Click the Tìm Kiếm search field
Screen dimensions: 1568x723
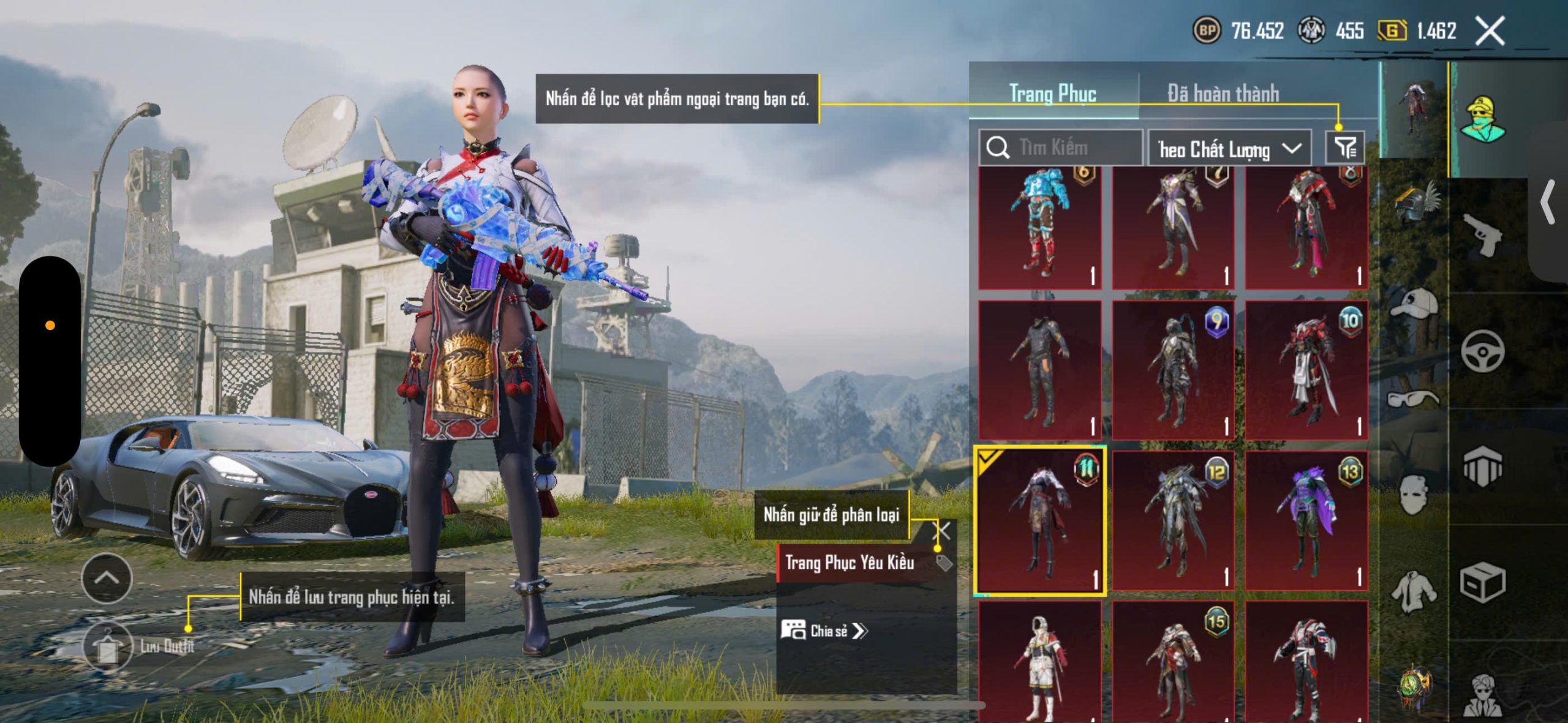coord(1061,148)
